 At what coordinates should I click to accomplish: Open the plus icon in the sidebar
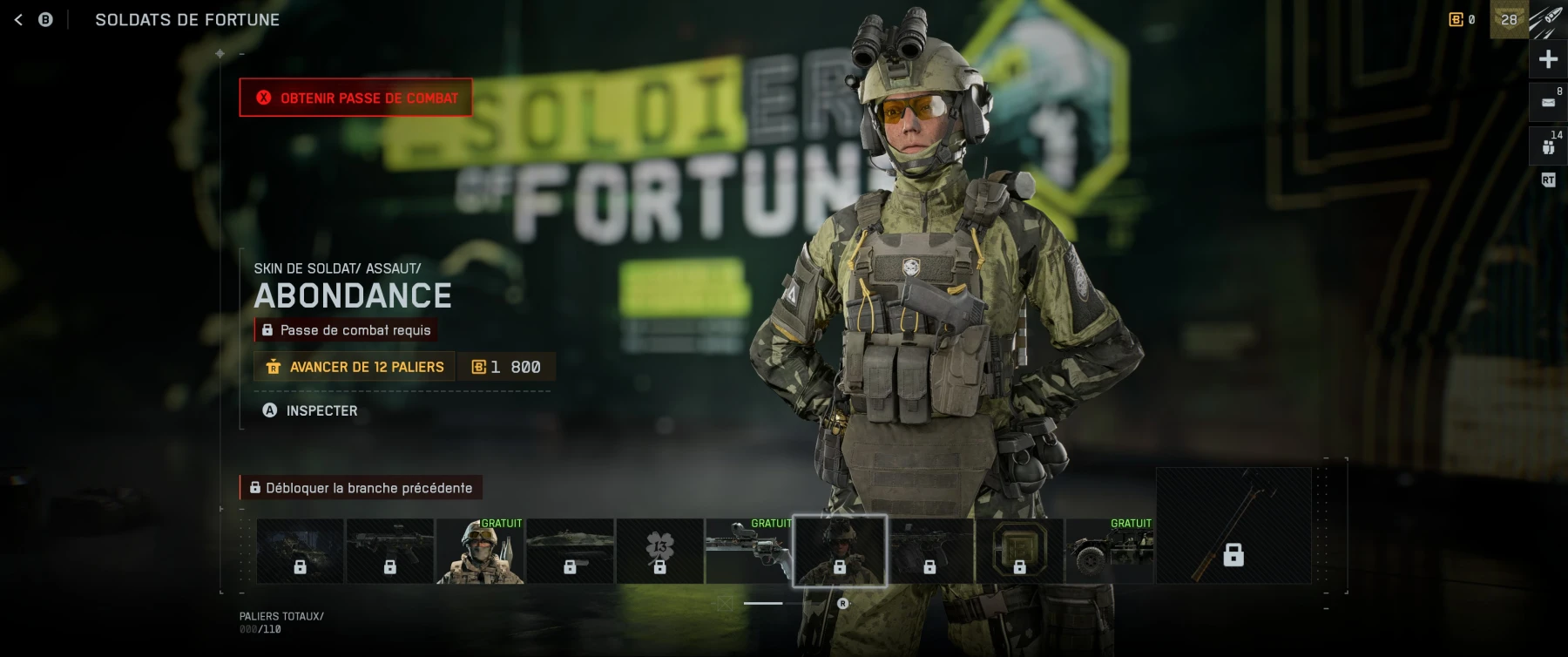point(1548,59)
